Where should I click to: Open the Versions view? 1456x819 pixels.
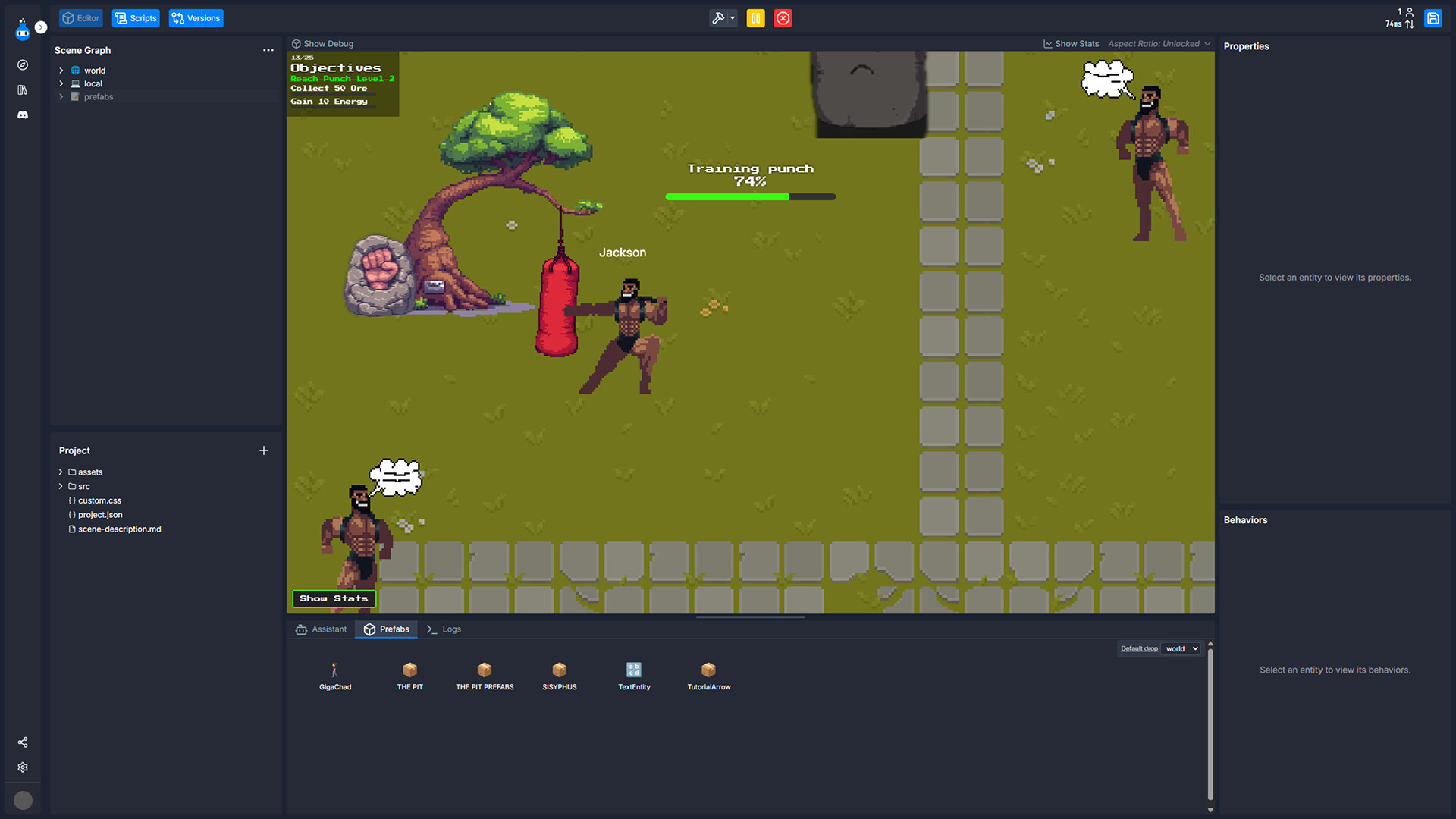[x=196, y=17]
